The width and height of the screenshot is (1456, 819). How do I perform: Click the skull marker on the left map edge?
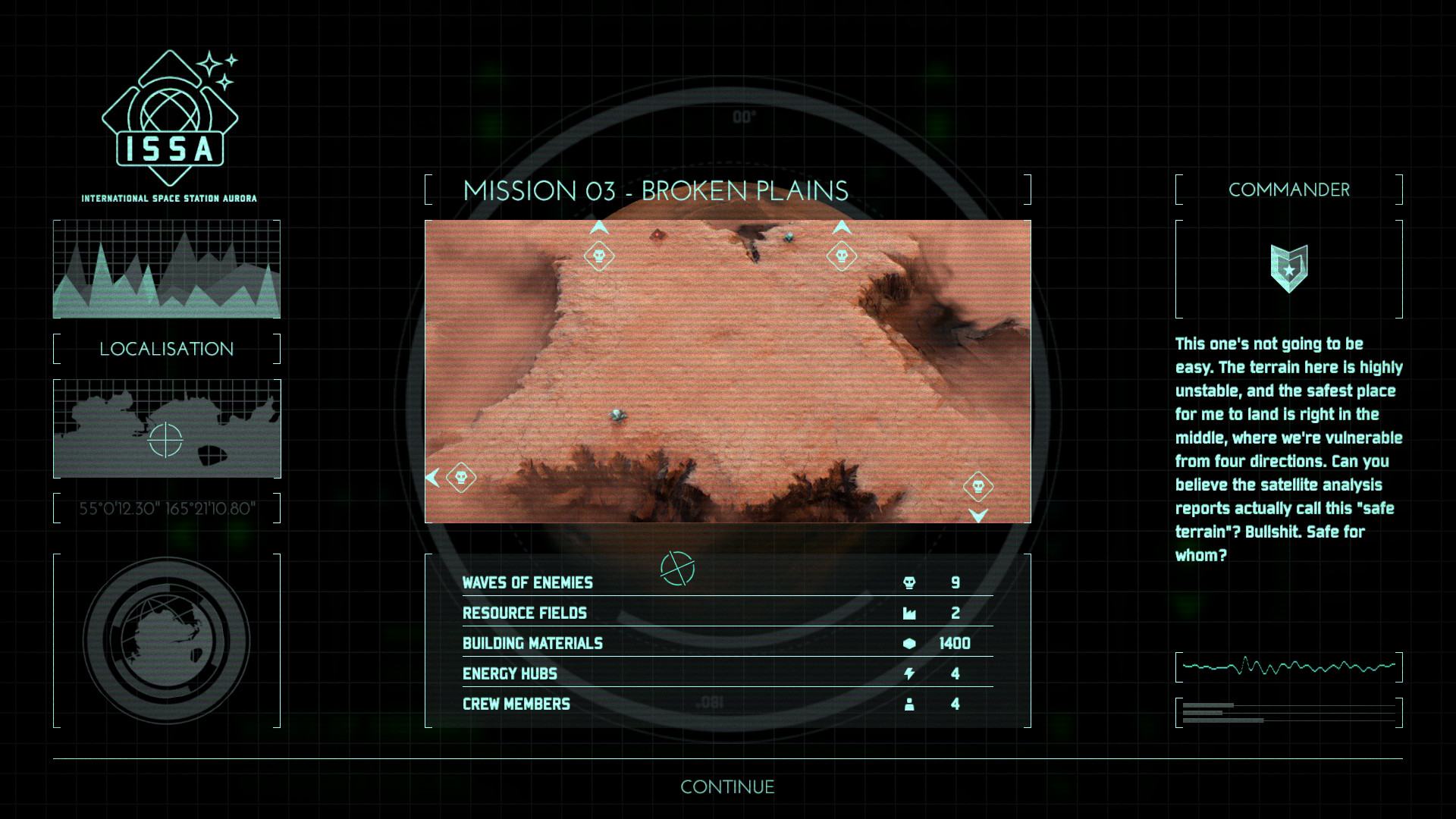click(462, 477)
